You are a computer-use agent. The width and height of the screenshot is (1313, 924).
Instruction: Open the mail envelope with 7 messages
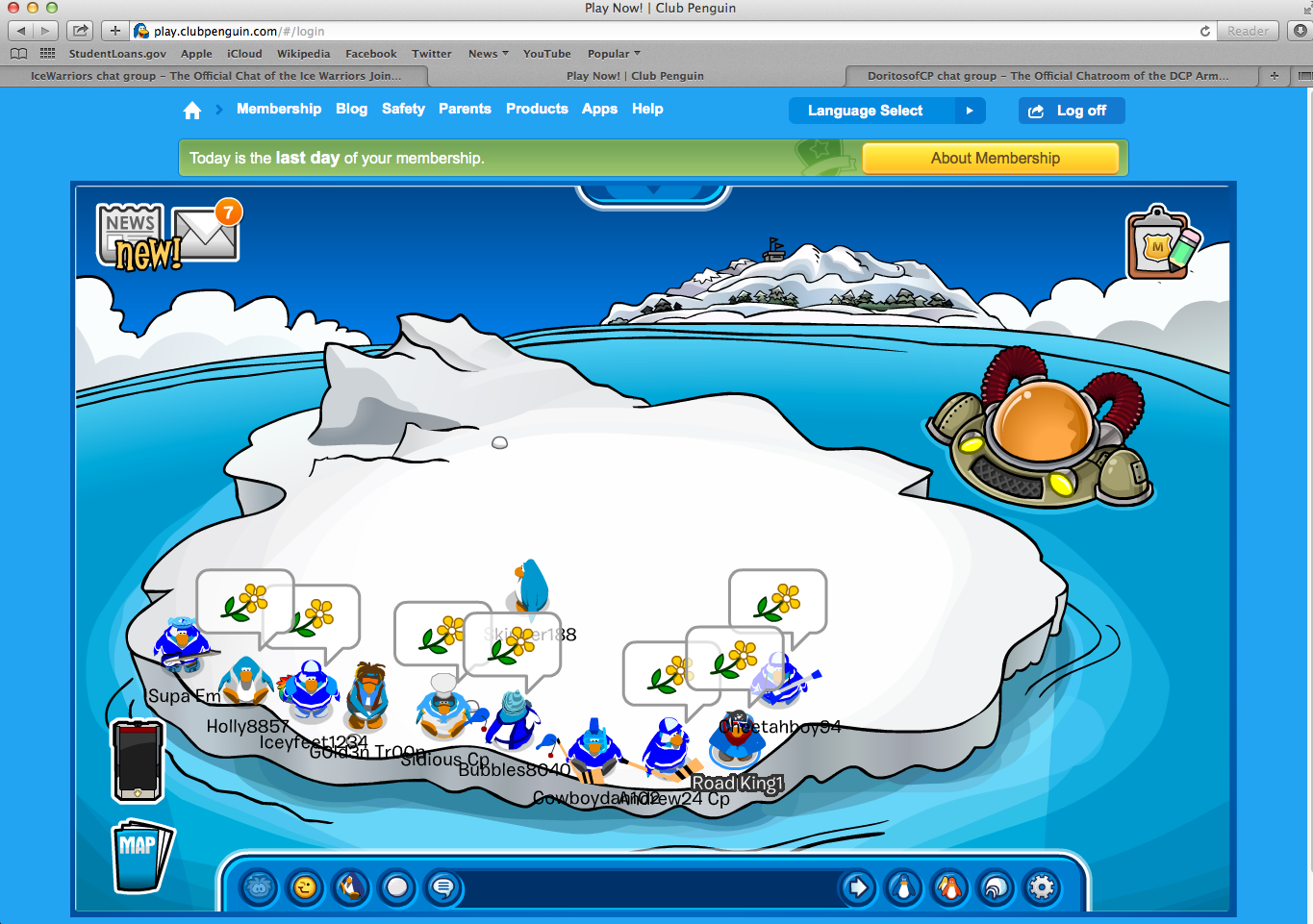pos(207,234)
